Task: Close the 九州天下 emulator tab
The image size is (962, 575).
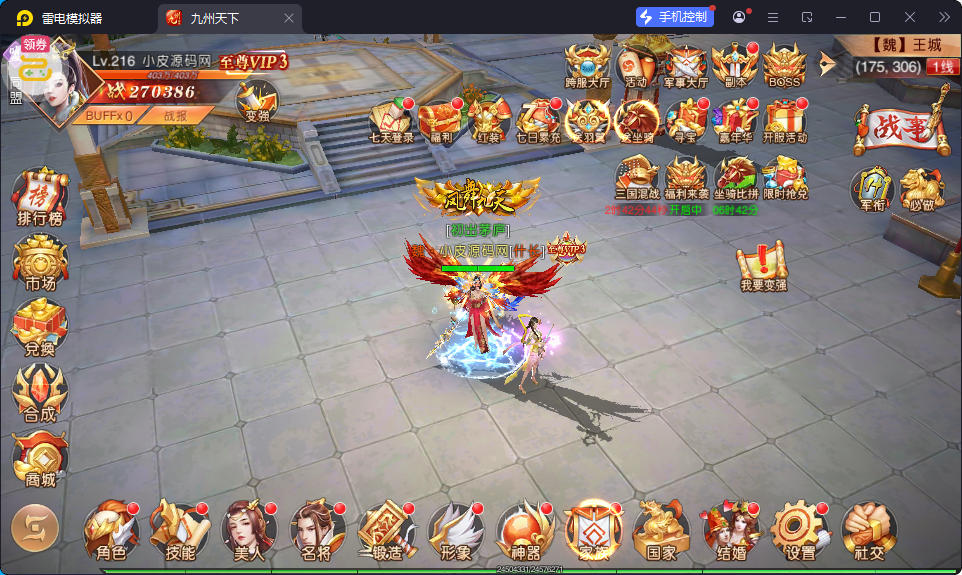Action: [289, 18]
